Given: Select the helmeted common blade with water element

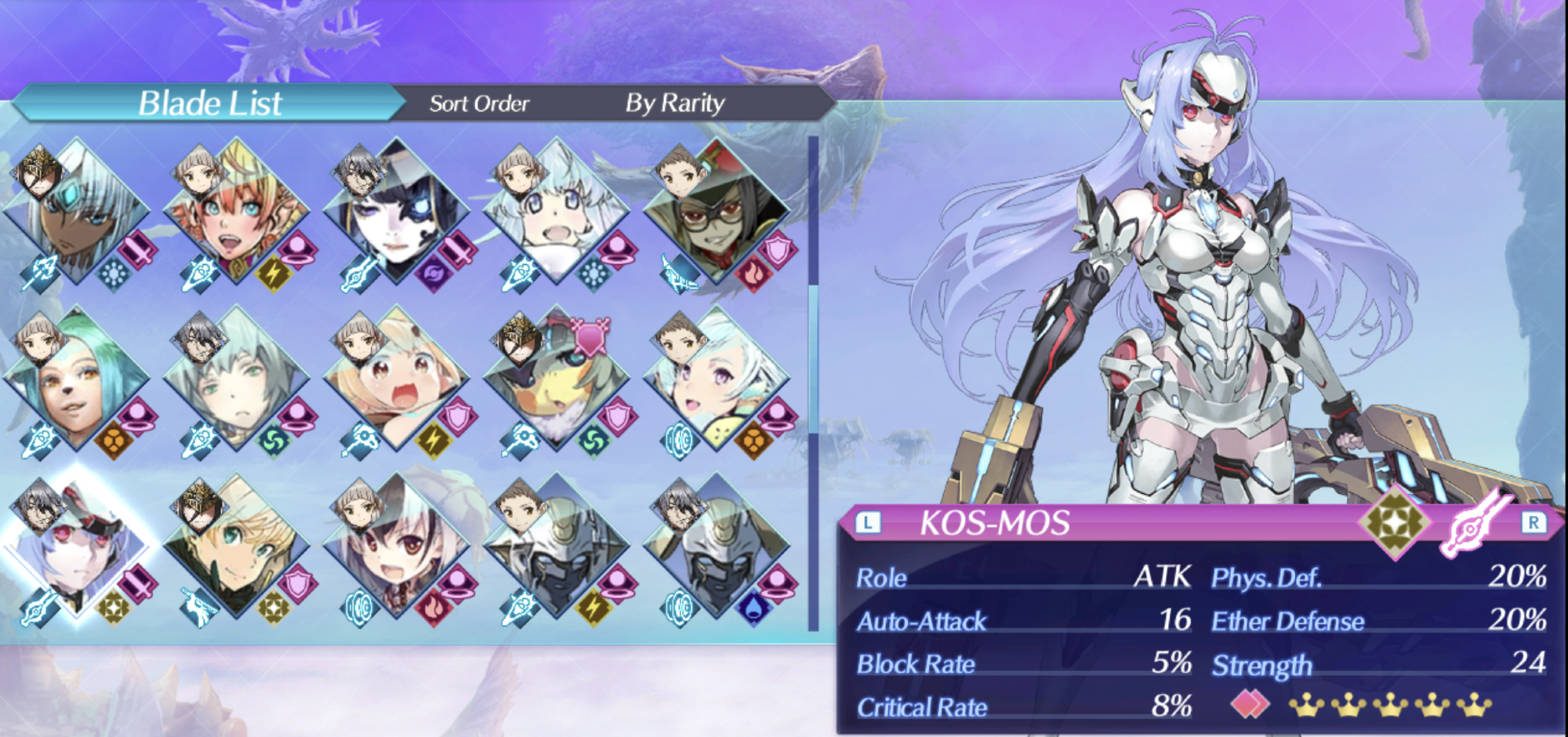Looking at the screenshot, I should 717,547.
